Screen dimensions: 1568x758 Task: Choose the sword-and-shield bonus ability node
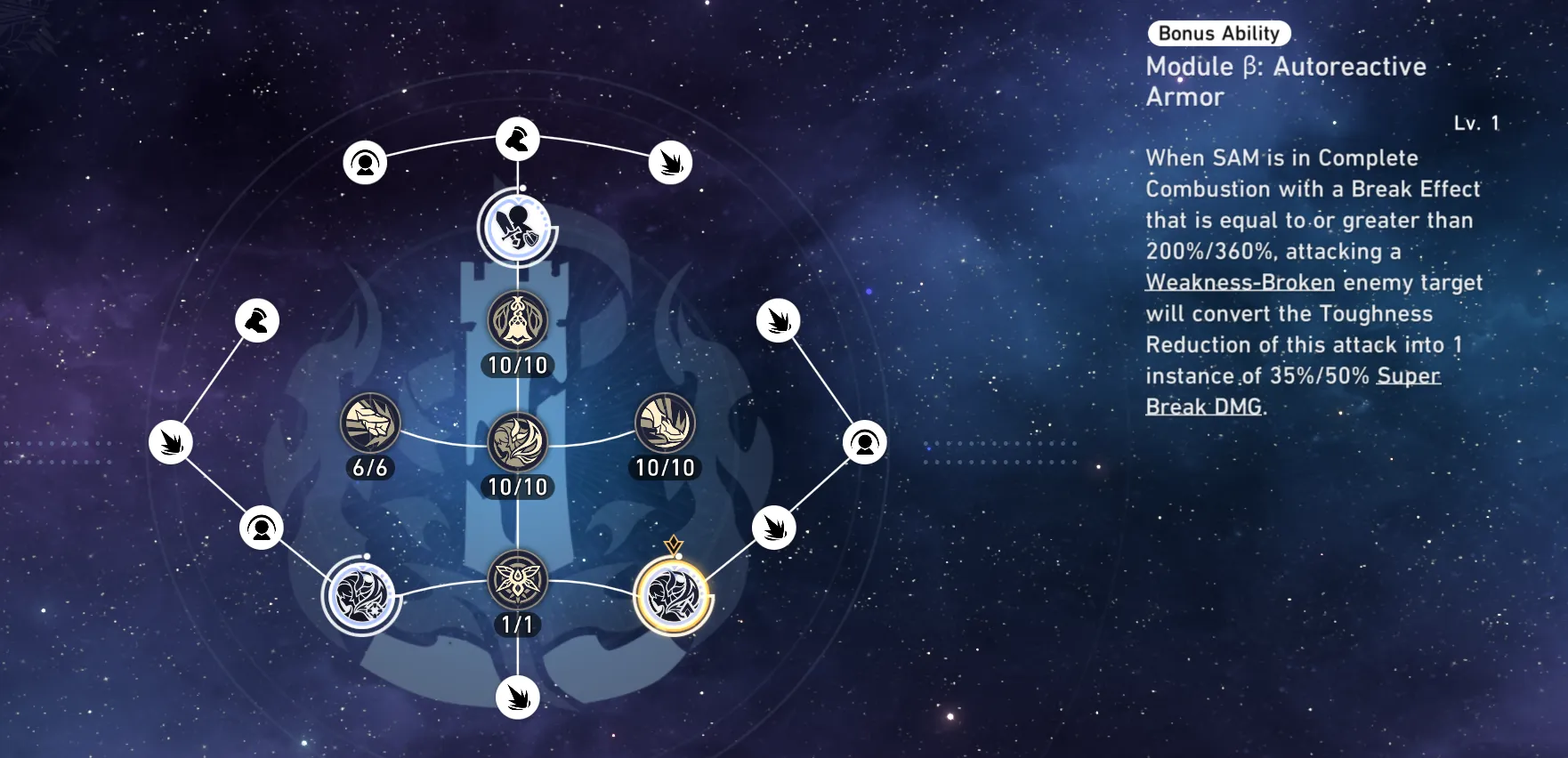point(517,228)
